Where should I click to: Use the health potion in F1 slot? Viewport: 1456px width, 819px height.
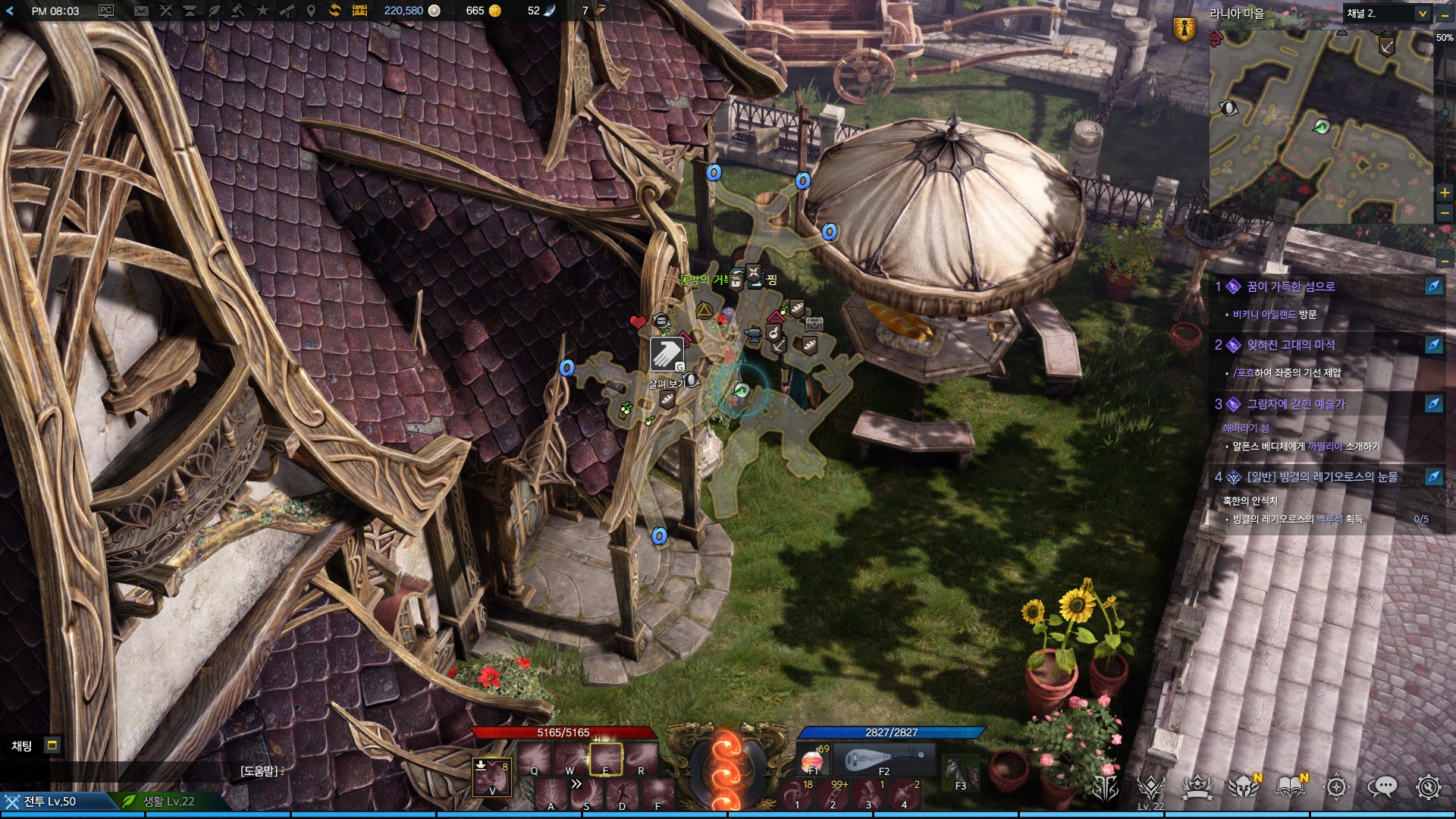tap(813, 758)
